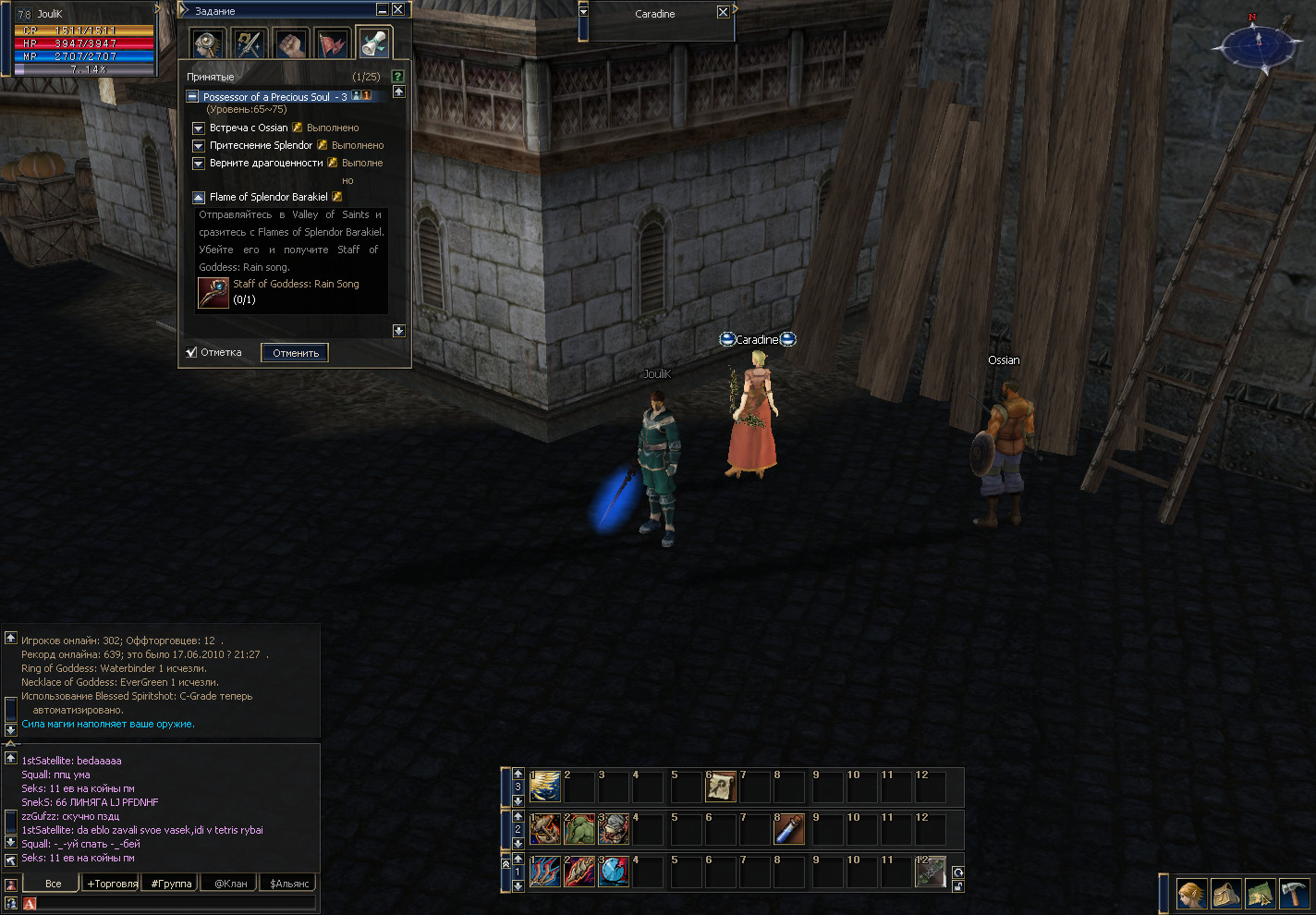This screenshot has height=915, width=1316.
Task: Collapse the Flame of Splendor Barakiel step
Action: [x=198, y=197]
